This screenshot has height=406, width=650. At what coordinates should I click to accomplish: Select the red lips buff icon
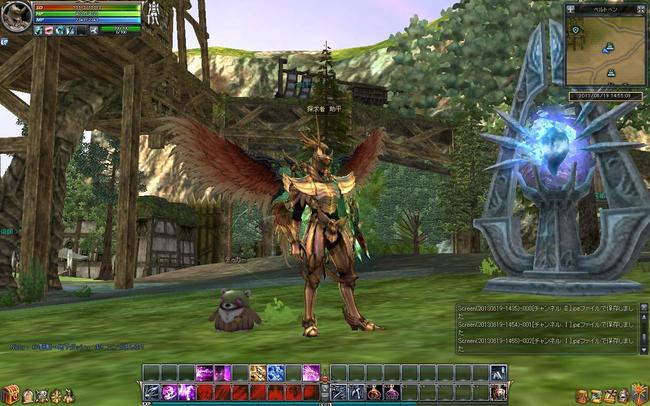48,30
